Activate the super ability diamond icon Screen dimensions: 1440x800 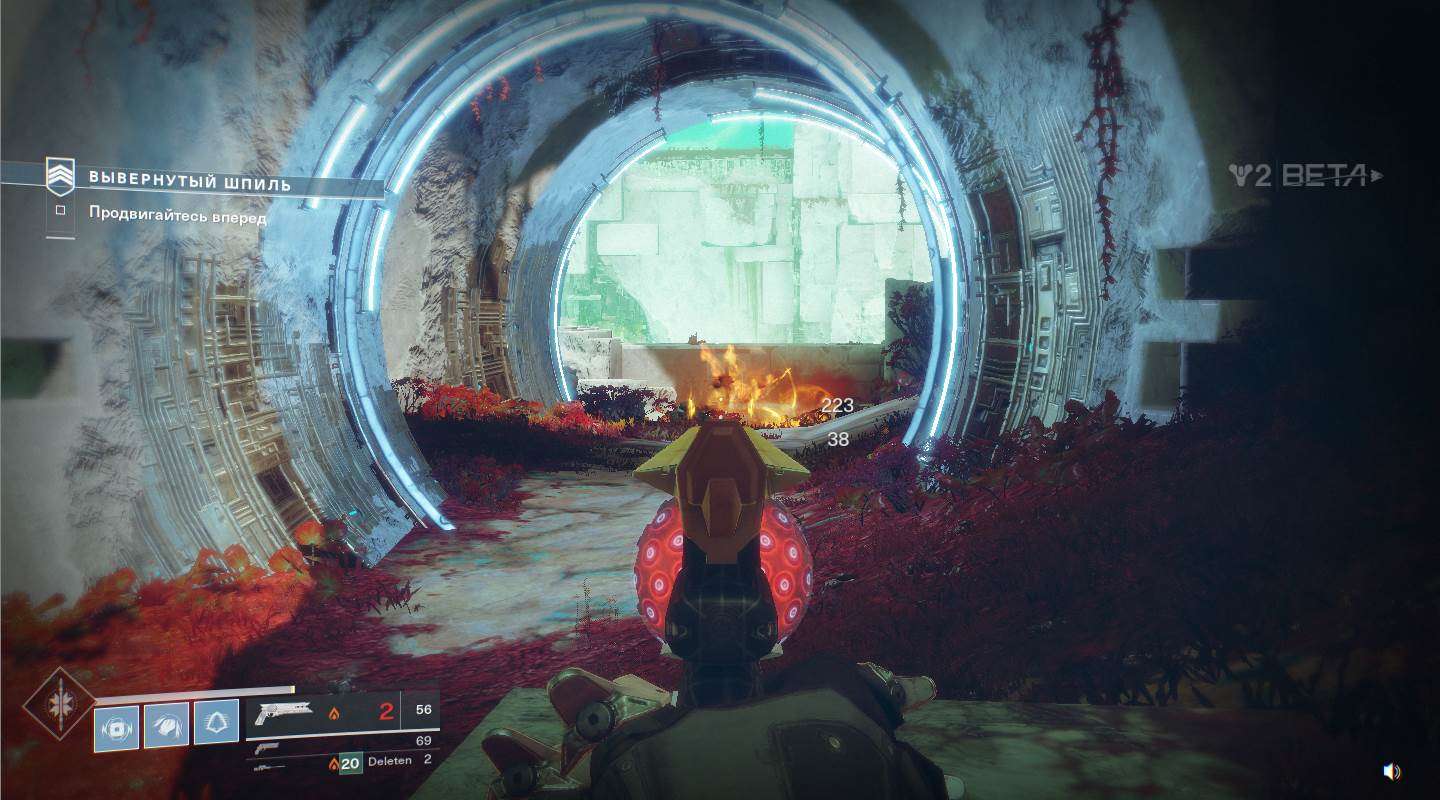58,703
